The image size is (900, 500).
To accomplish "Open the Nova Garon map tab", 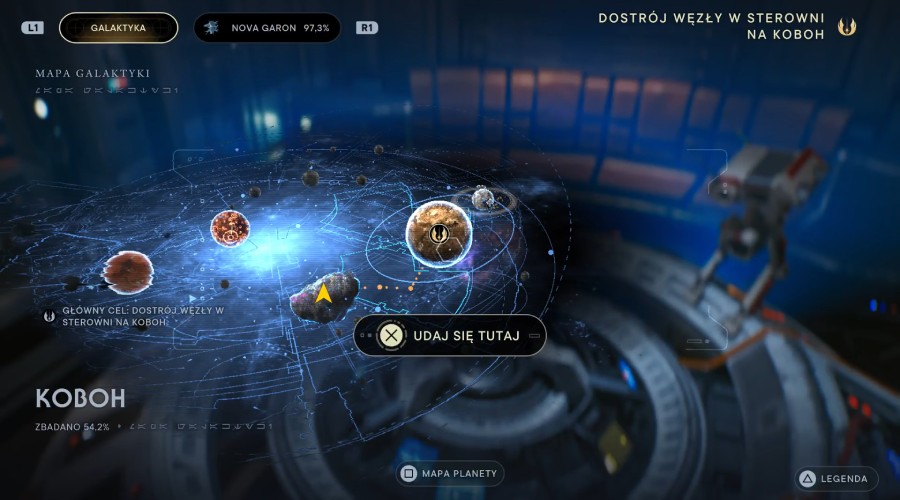I will coord(266,28).
